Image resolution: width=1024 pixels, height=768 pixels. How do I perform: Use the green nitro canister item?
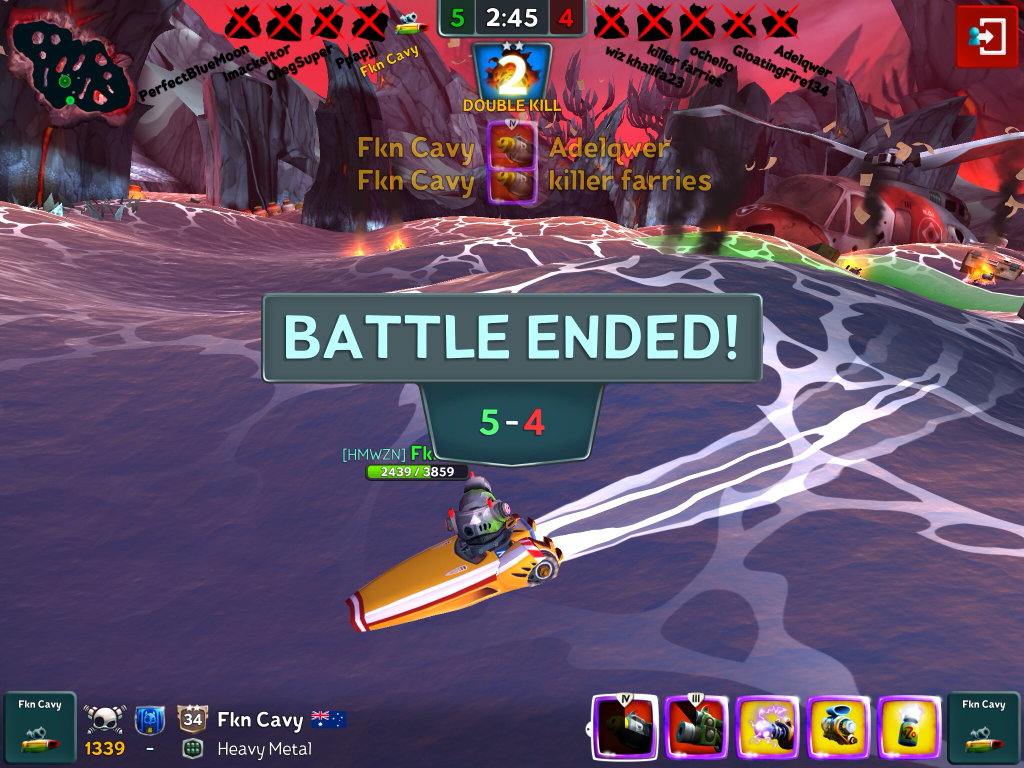909,727
